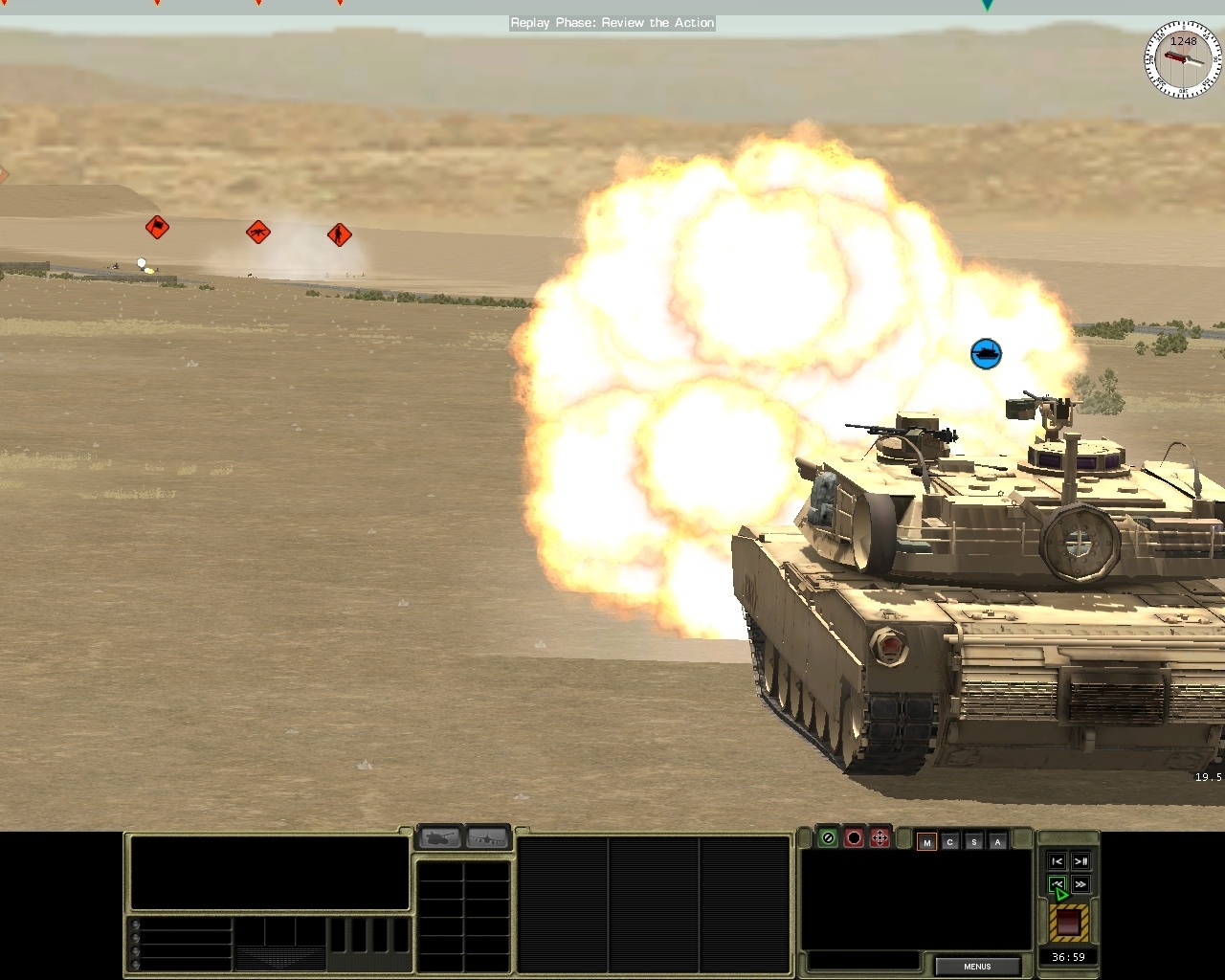Toggle the S special command tab
Viewport: 1225px width, 980px height.
pyautogui.click(x=973, y=841)
